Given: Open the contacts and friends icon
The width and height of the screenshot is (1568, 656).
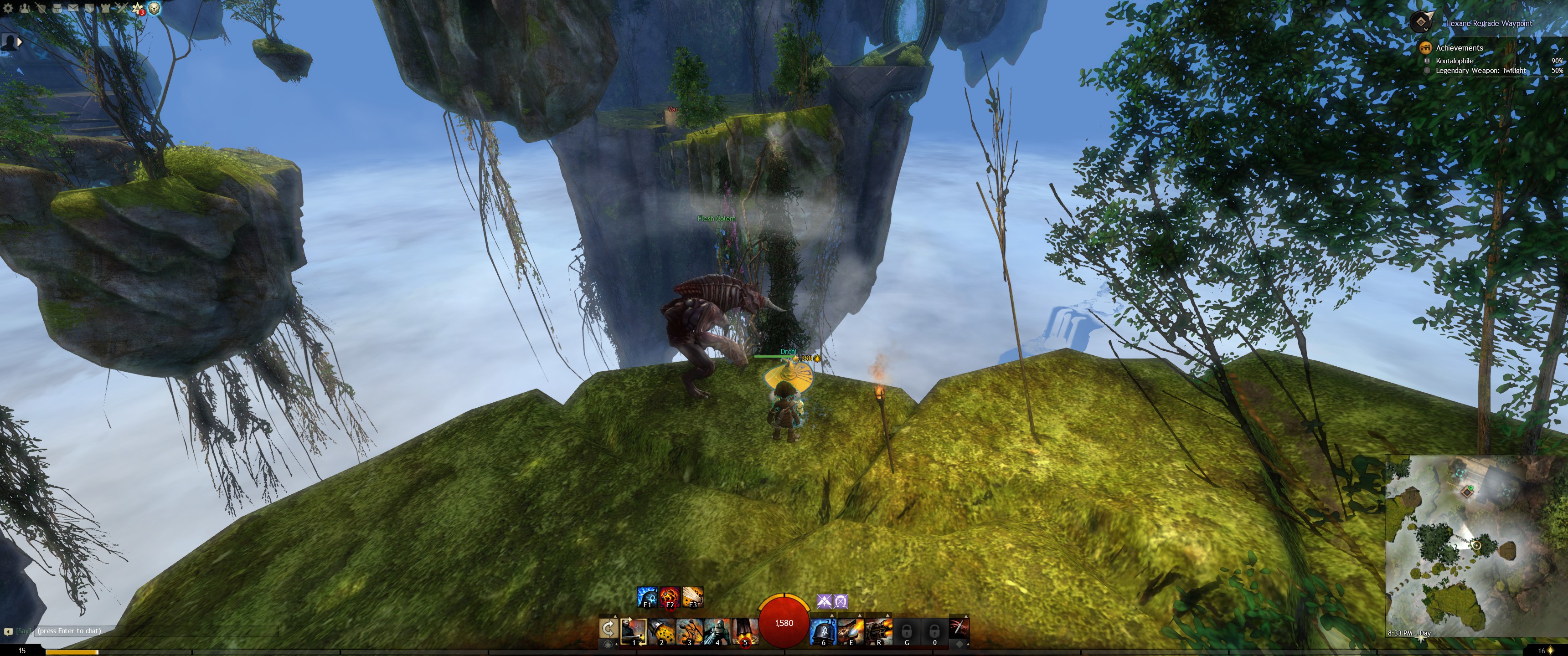Looking at the screenshot, I should point(25,9).
